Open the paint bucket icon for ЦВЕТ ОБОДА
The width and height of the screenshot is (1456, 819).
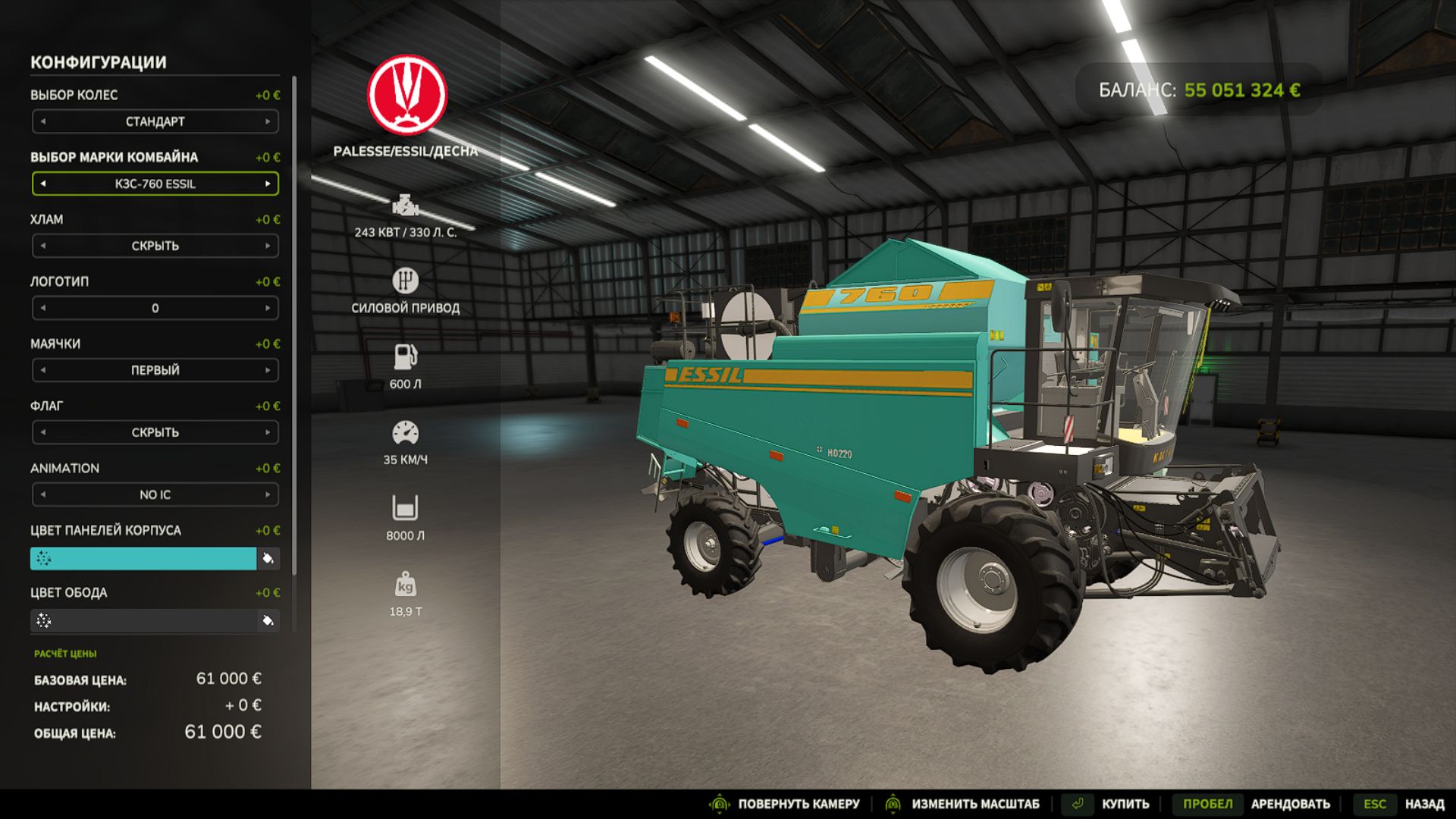coord(268,620)
